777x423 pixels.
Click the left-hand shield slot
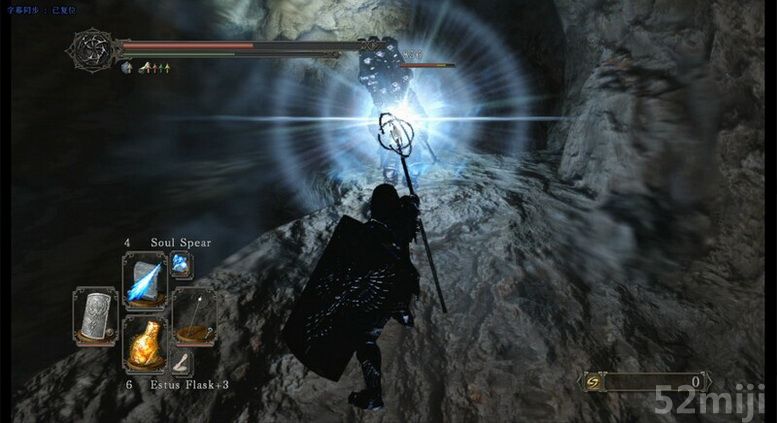[x=95, y=315]
